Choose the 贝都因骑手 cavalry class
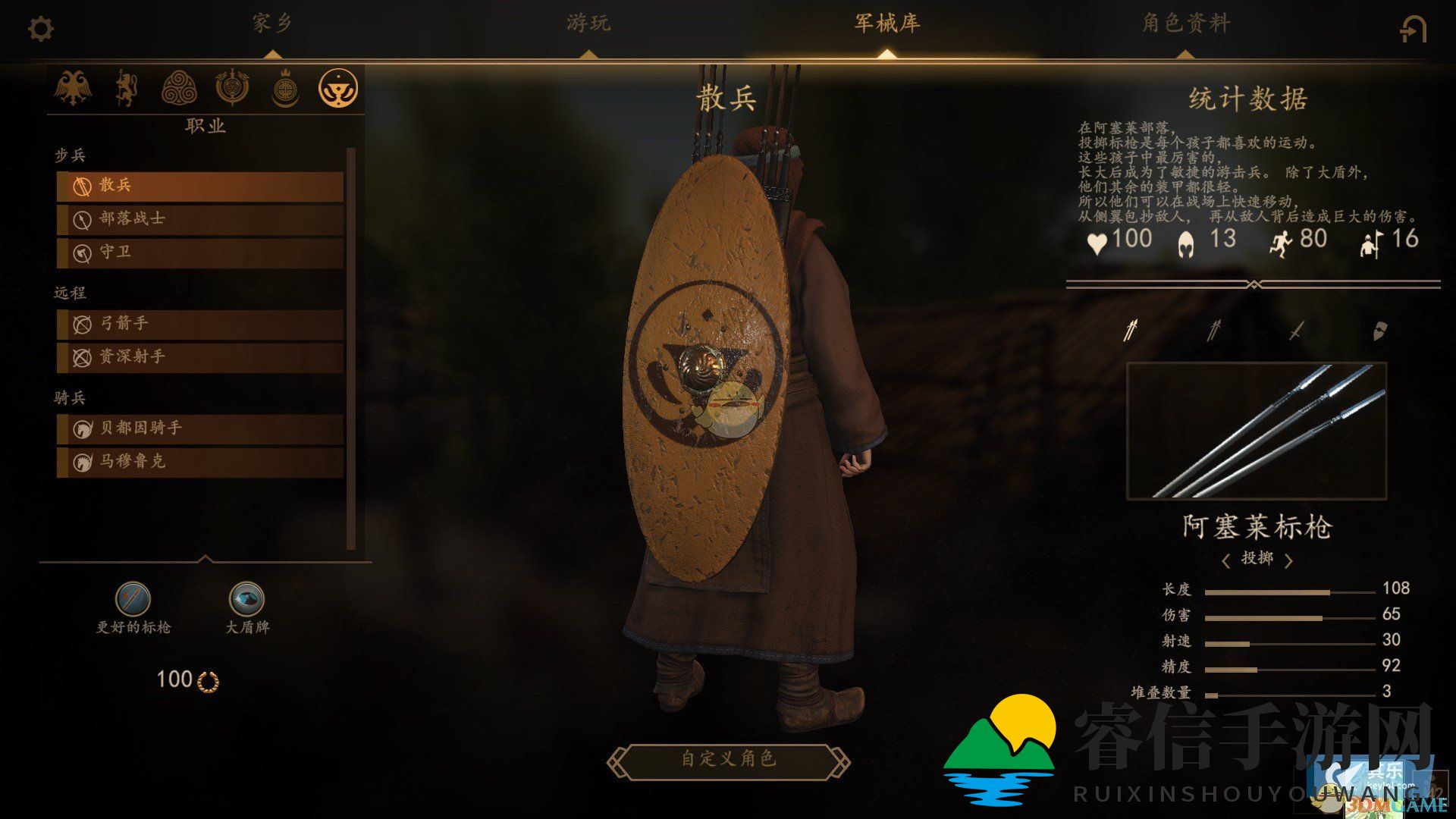 pyautogui.click(x=200, y=428)
